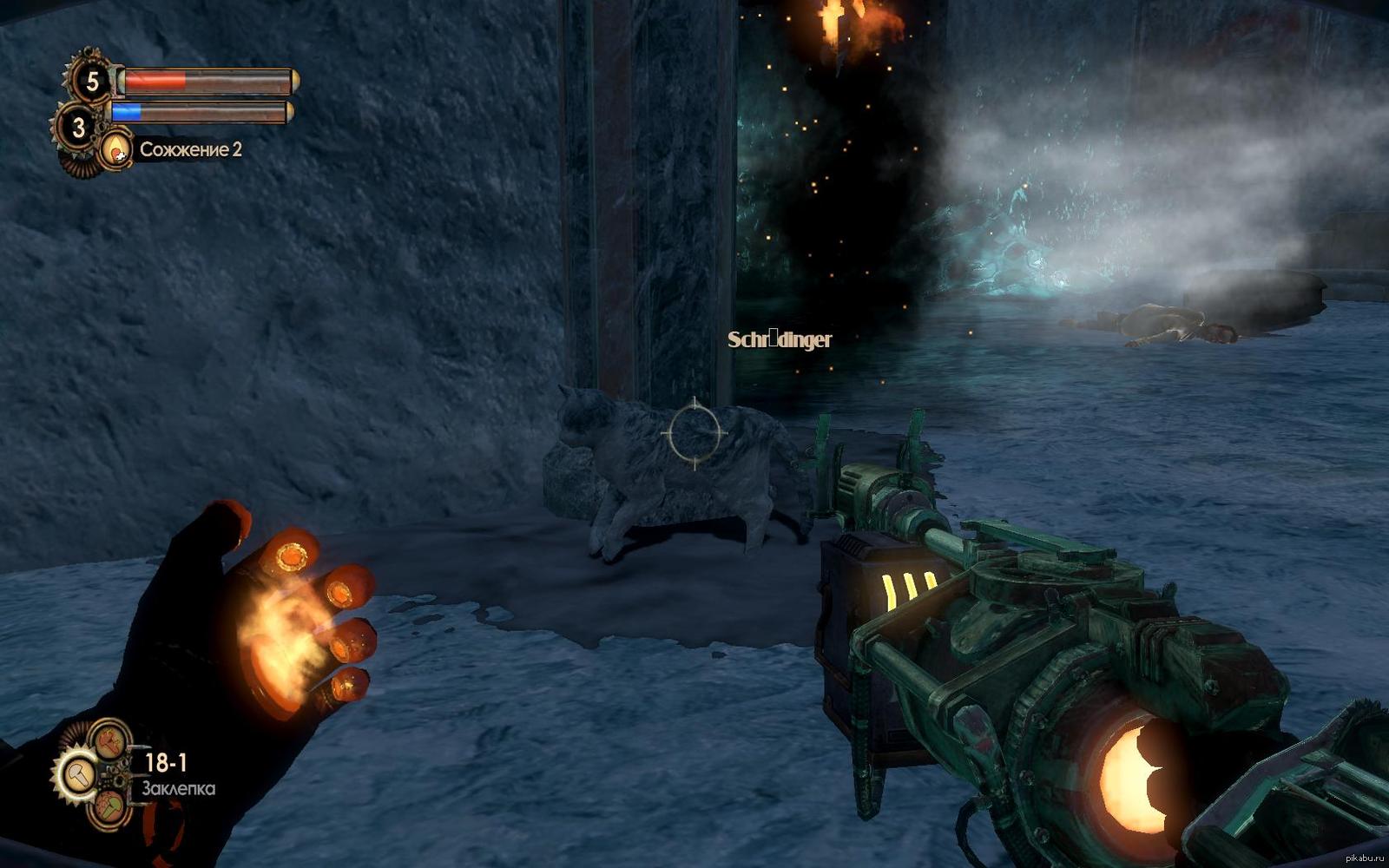Switch to the bottom green rivet ammo type
Image resolution: width=1389 pixels, height=868 pixels.
110,806
